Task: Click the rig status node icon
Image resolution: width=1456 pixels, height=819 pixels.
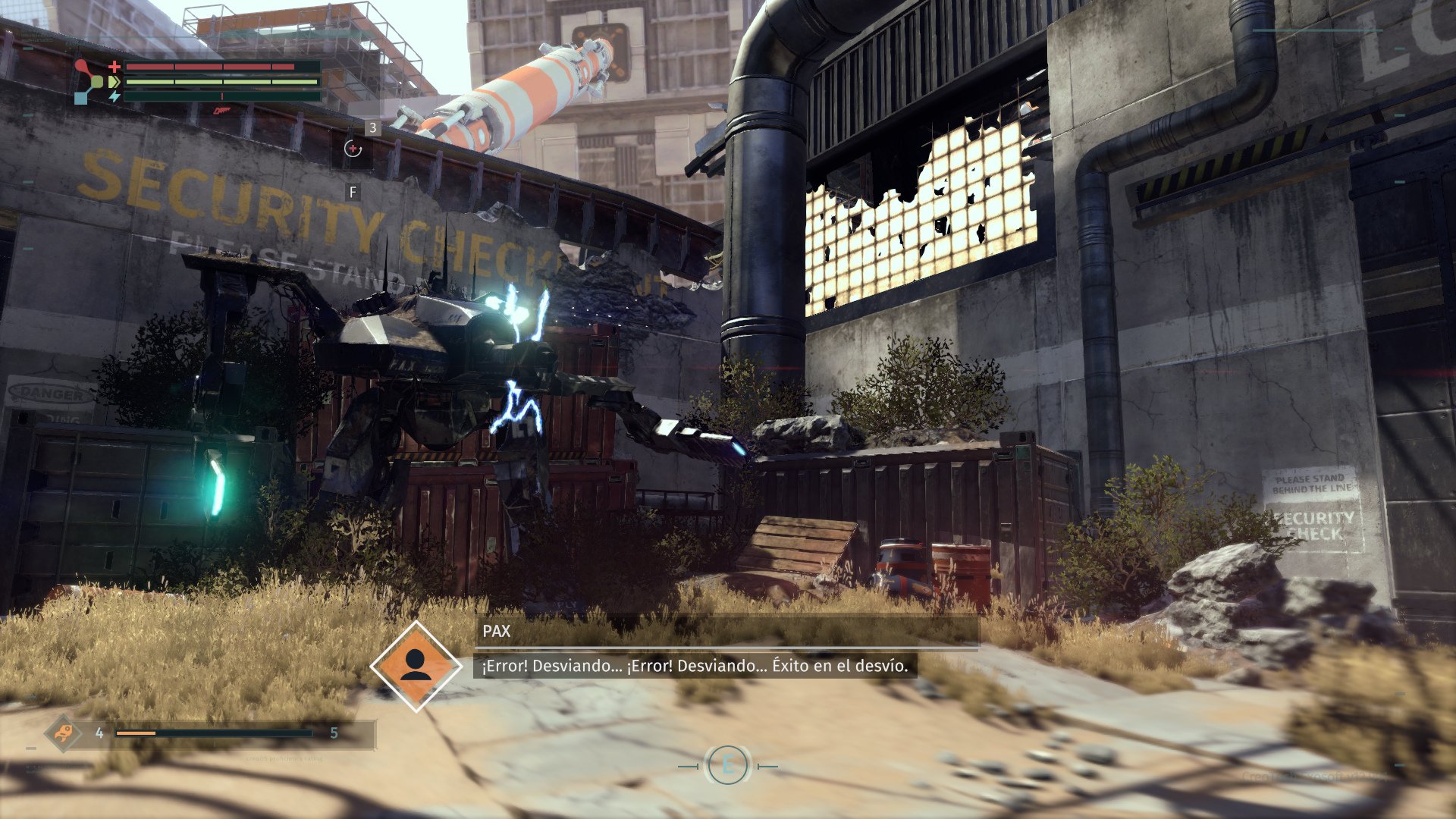Action: pos(89,81)
